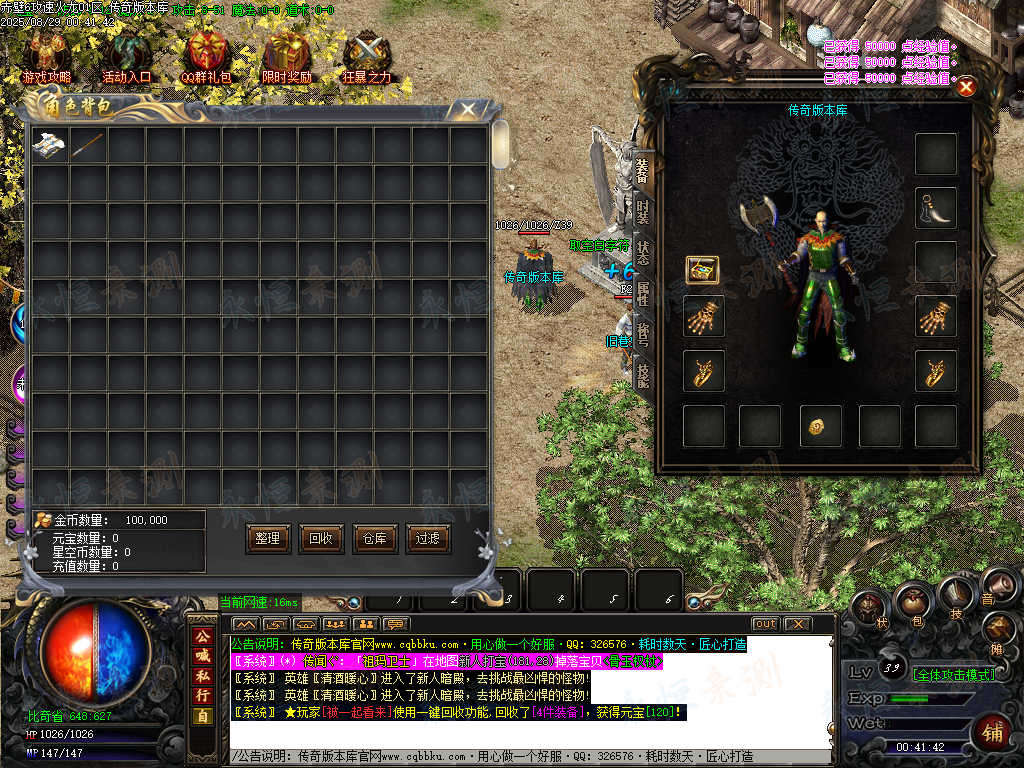Close the 角色背包 inventory window

click(x=466, y=109)
